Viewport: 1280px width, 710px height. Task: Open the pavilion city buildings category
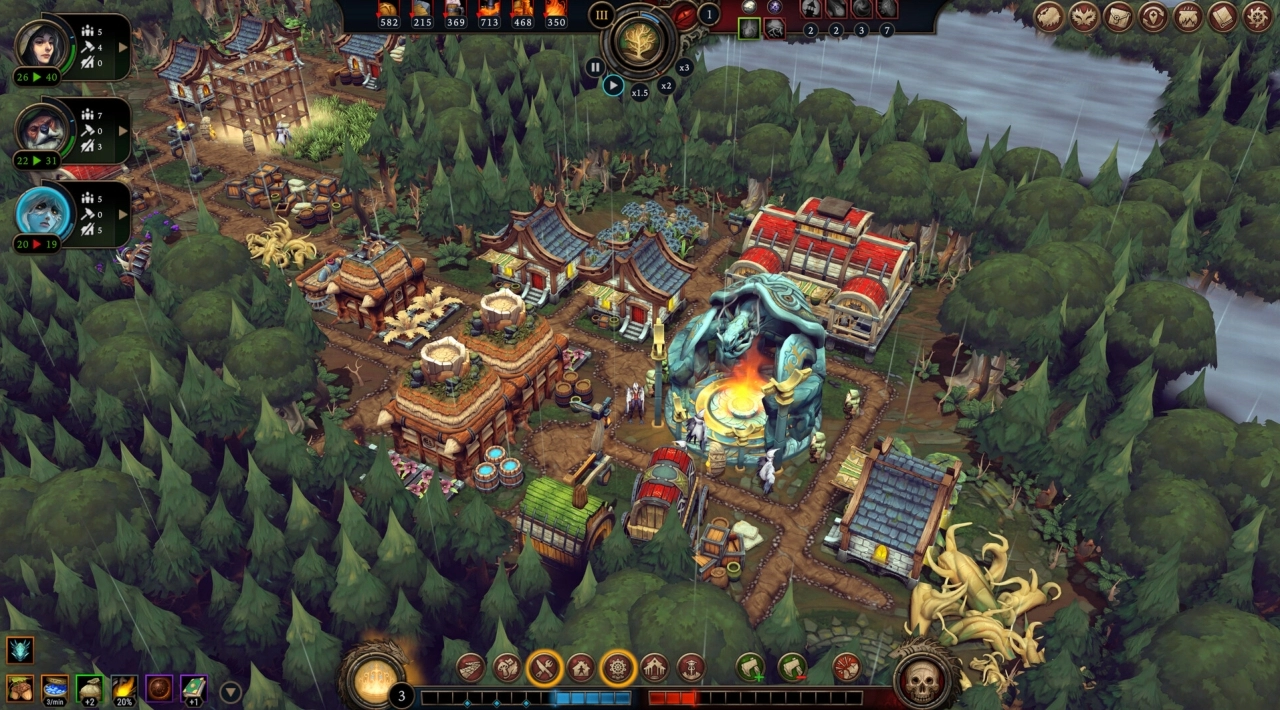[x=655, y=667]
